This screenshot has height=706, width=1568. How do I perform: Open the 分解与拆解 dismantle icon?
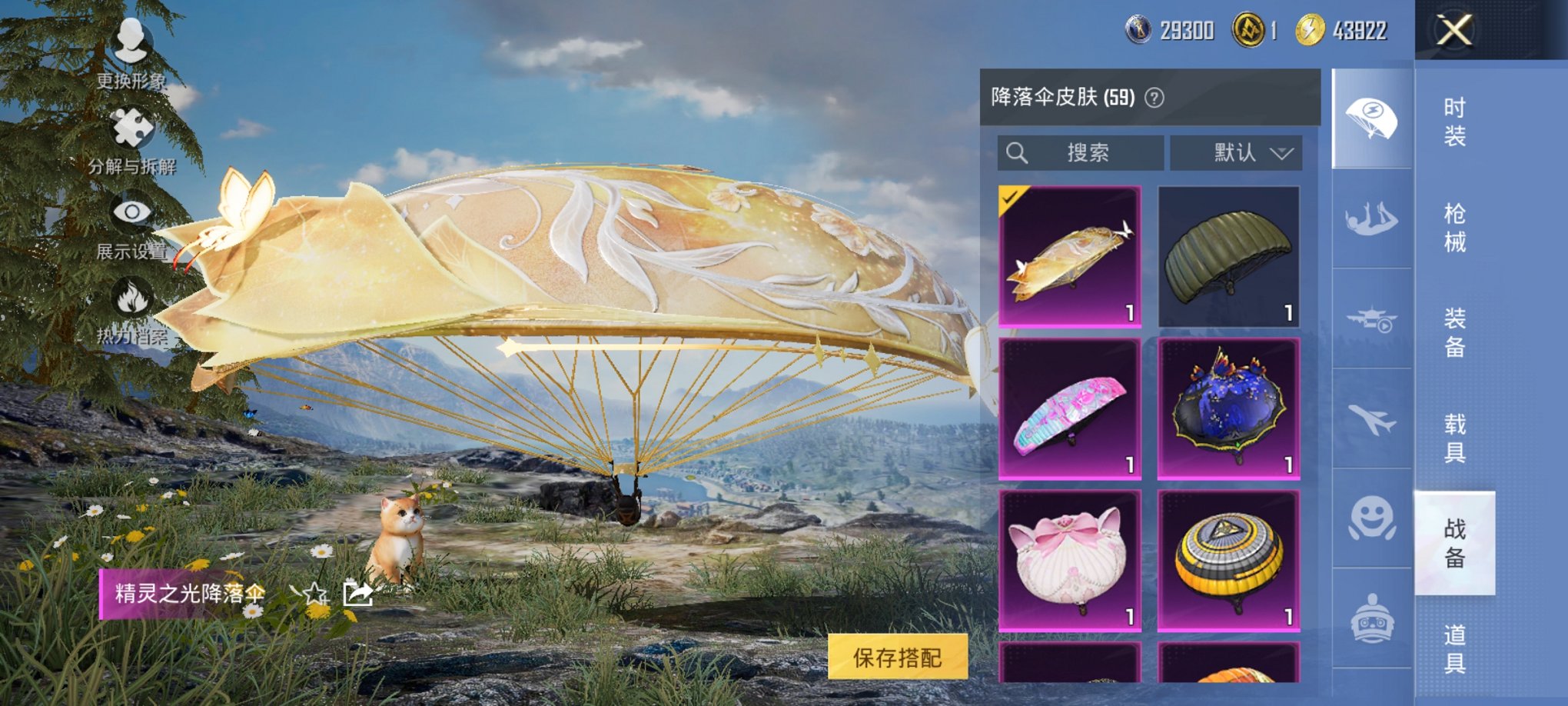[132, 126]
